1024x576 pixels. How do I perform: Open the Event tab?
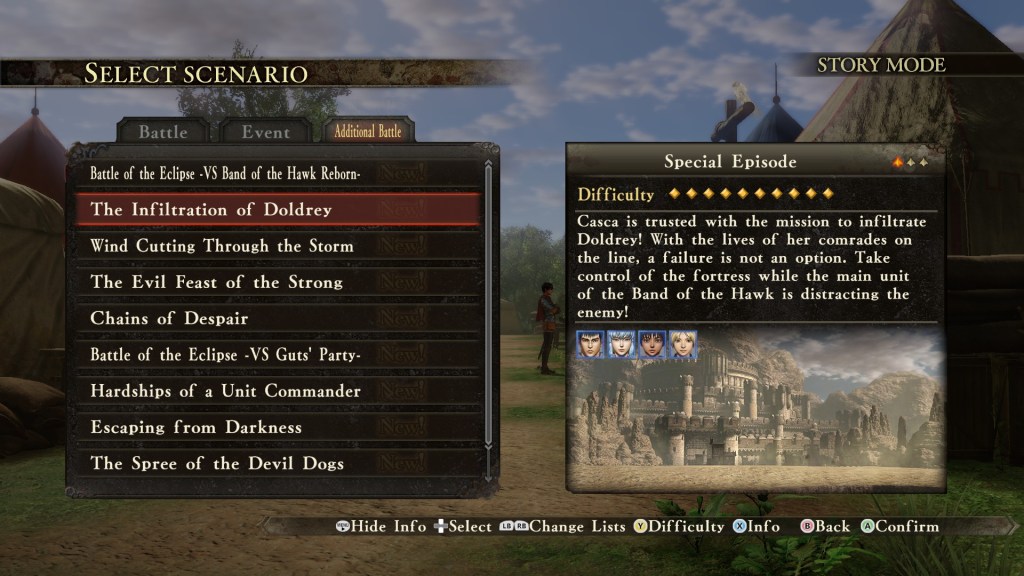265,131
